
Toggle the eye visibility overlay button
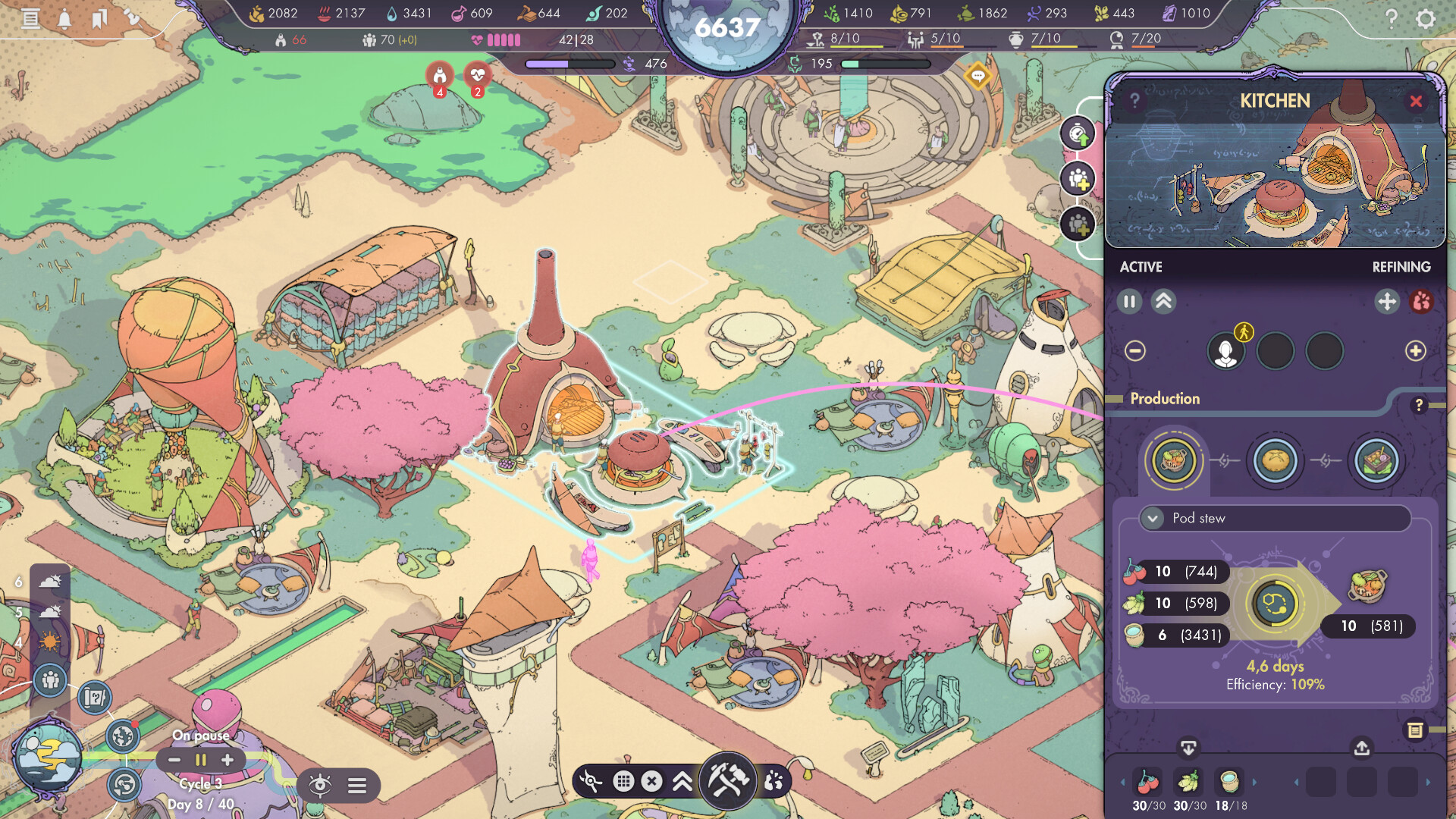(x=320, y=786)
